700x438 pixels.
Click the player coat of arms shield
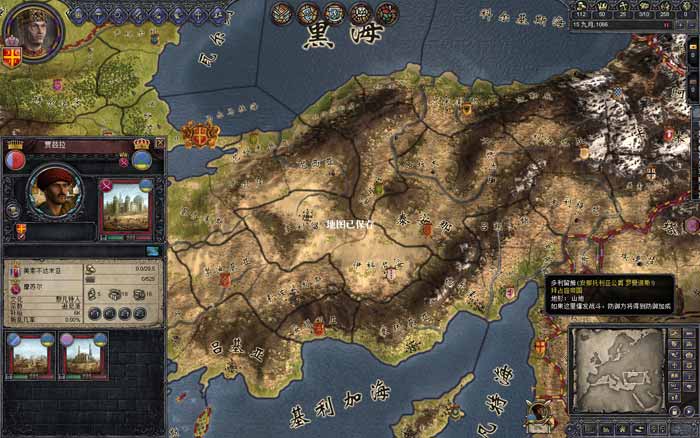[12, 56]
